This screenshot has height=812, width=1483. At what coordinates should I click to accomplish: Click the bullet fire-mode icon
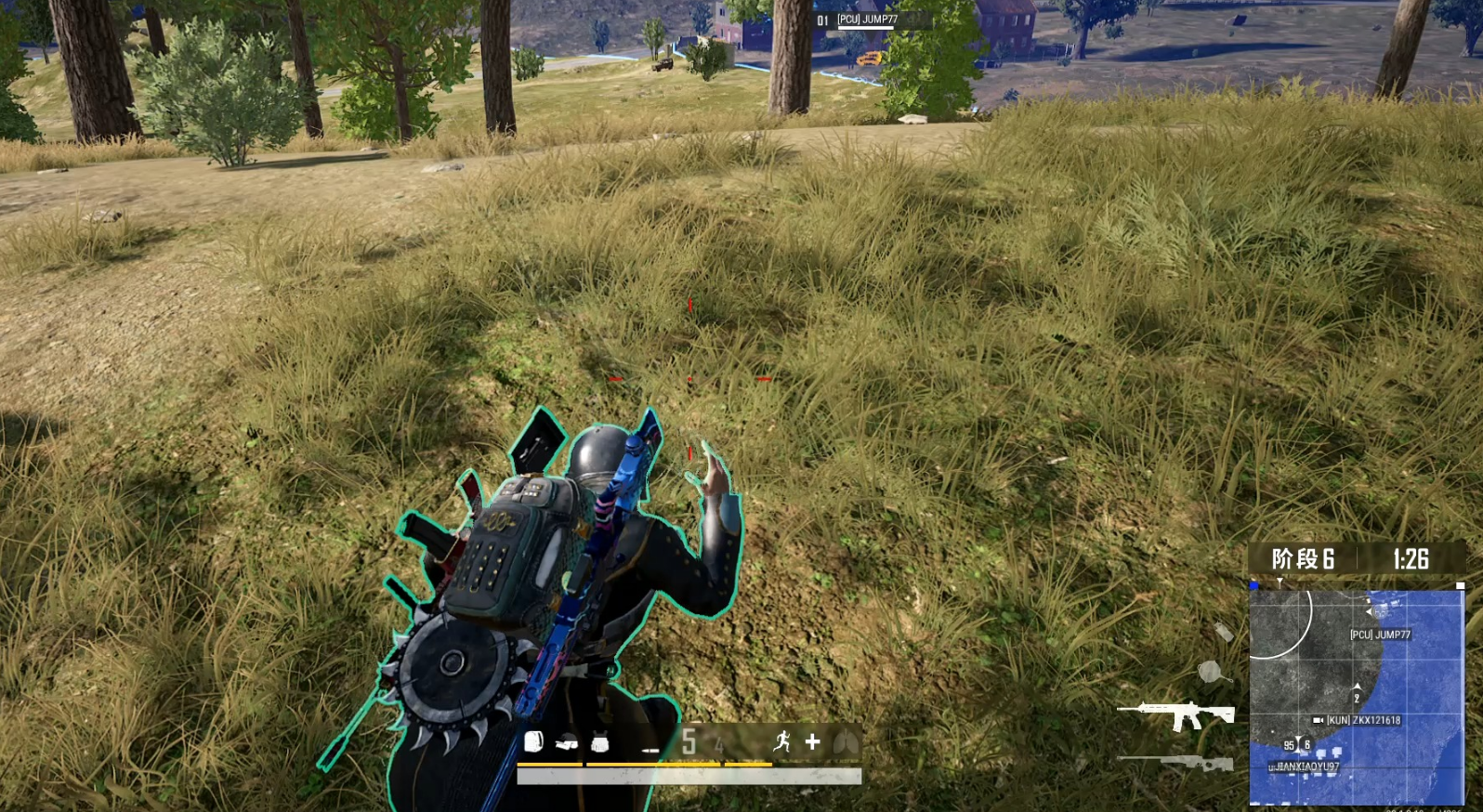pyautogui.click(x=650, y=749)
